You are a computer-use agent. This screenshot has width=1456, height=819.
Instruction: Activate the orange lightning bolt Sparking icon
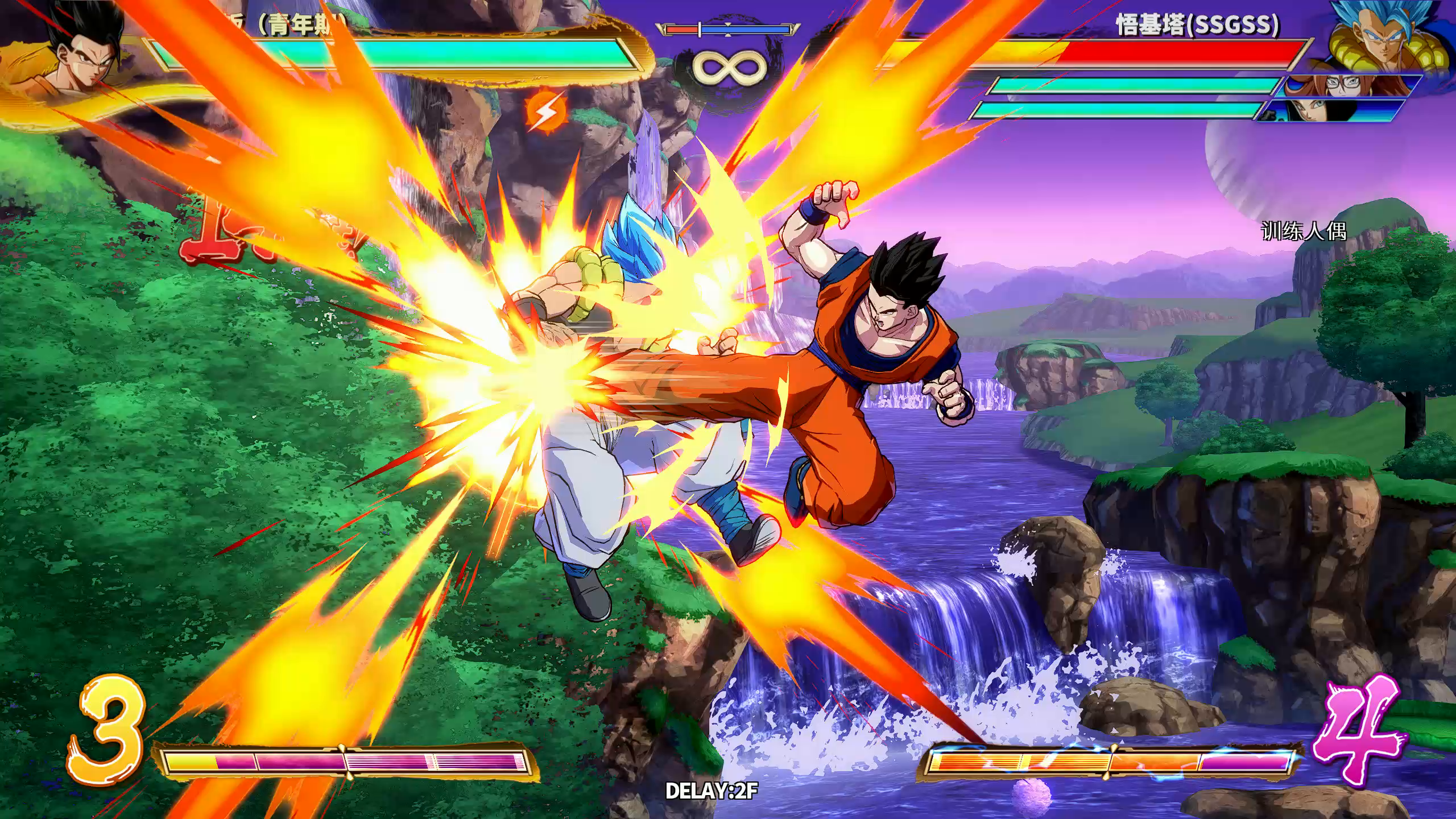[x=547, y=111]
